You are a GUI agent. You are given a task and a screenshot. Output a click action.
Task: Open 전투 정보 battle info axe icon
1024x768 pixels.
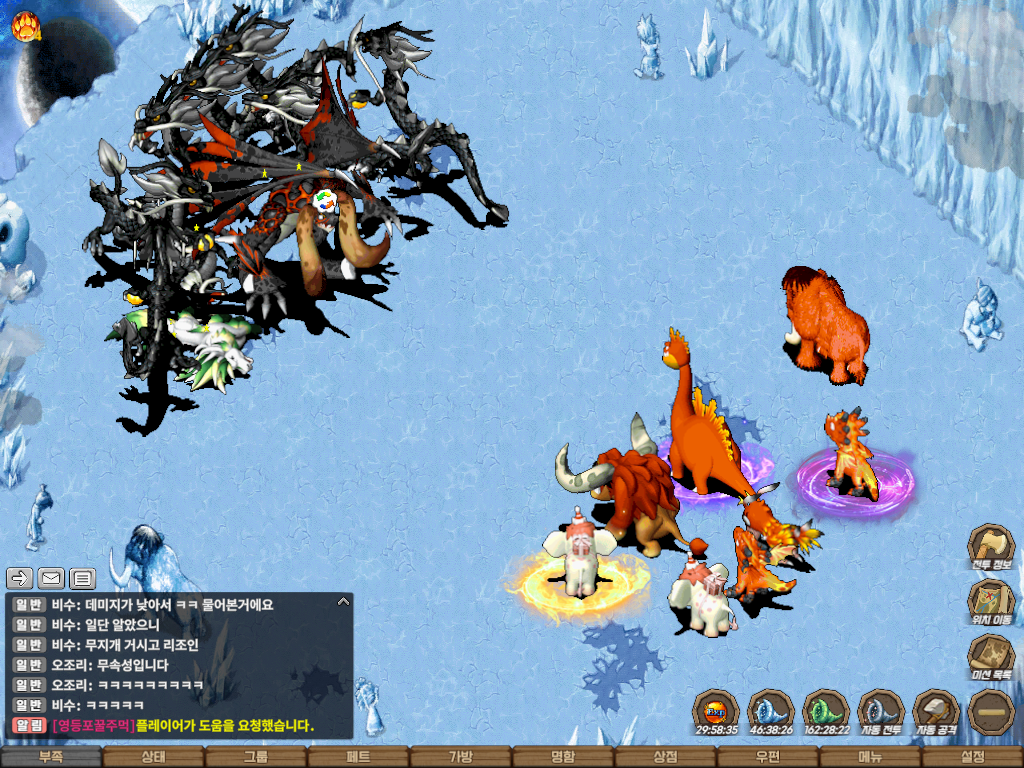point(991,546)
